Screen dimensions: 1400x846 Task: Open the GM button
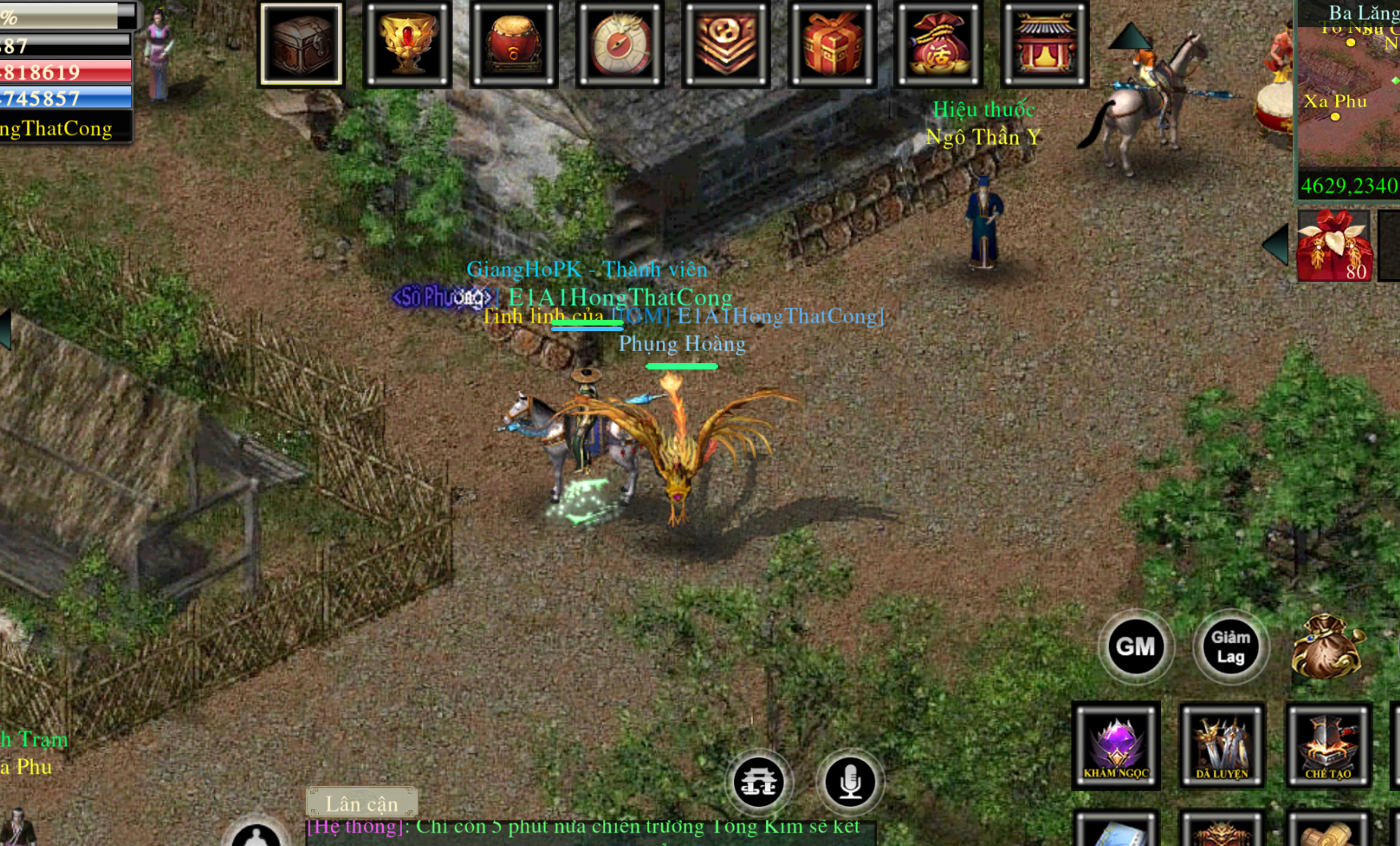tap(1135, 646)
